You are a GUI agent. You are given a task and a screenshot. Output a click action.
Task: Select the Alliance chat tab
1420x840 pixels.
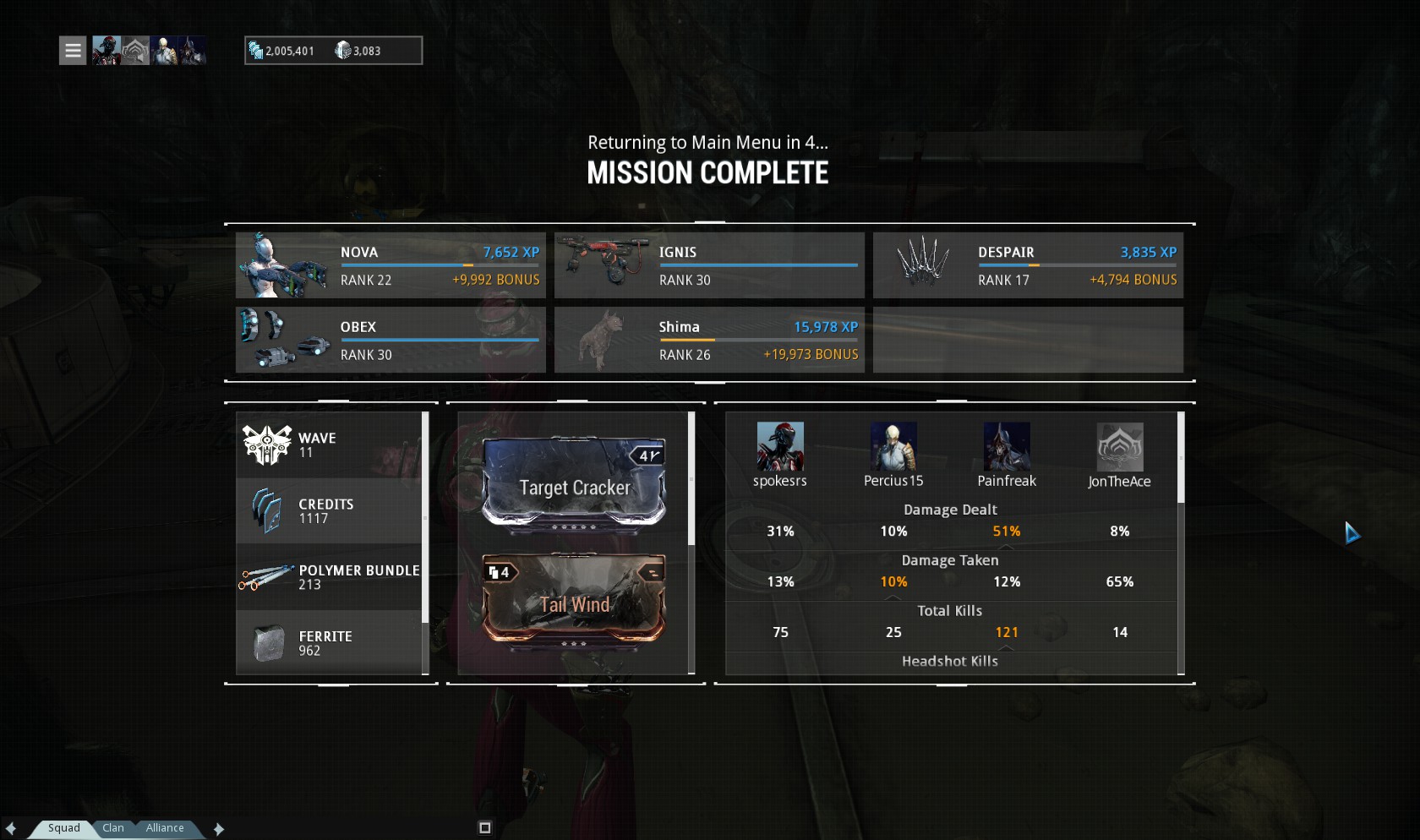165,828
